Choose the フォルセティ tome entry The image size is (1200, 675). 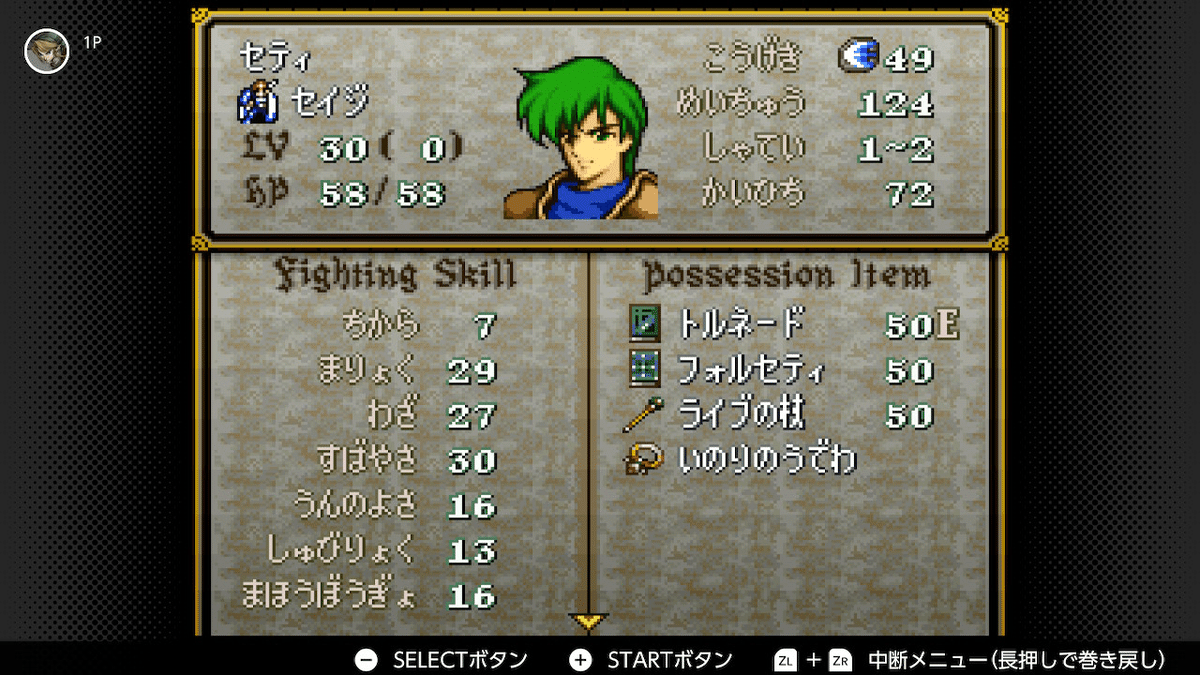click(752, 370)
